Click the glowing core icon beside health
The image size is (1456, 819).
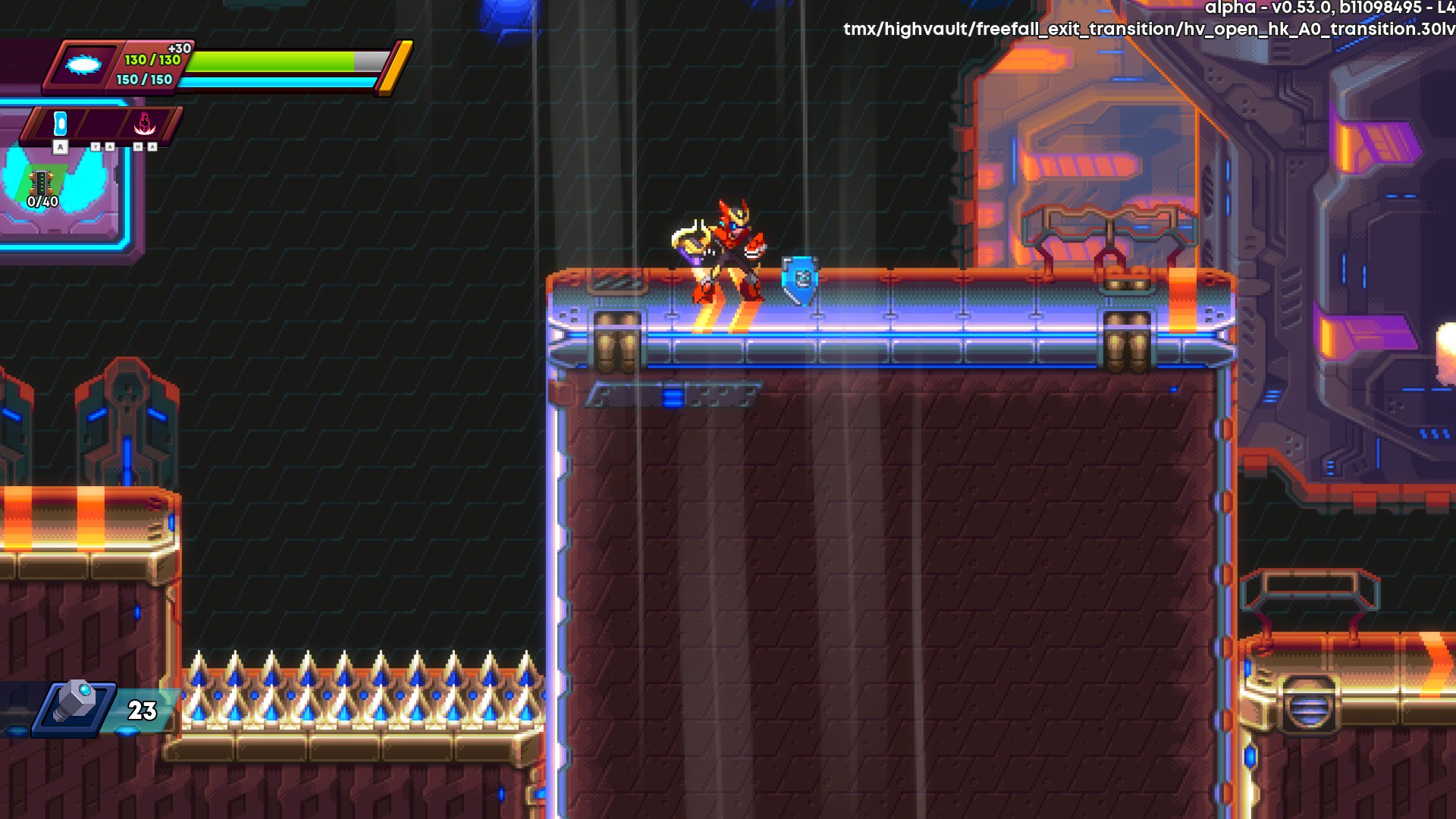pos(83,65)
